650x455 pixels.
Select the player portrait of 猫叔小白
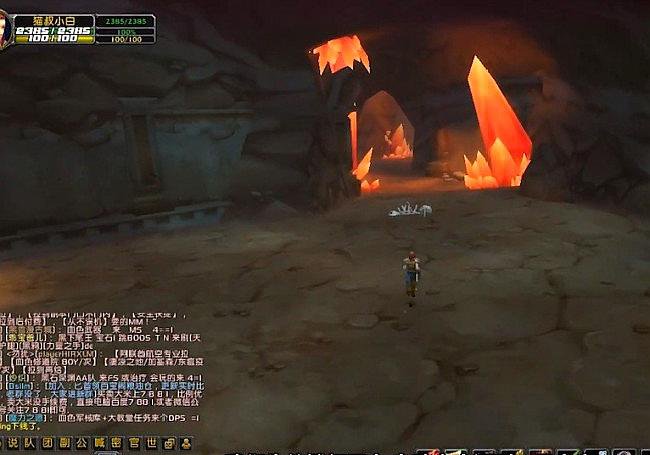click(x=5, y=31)
